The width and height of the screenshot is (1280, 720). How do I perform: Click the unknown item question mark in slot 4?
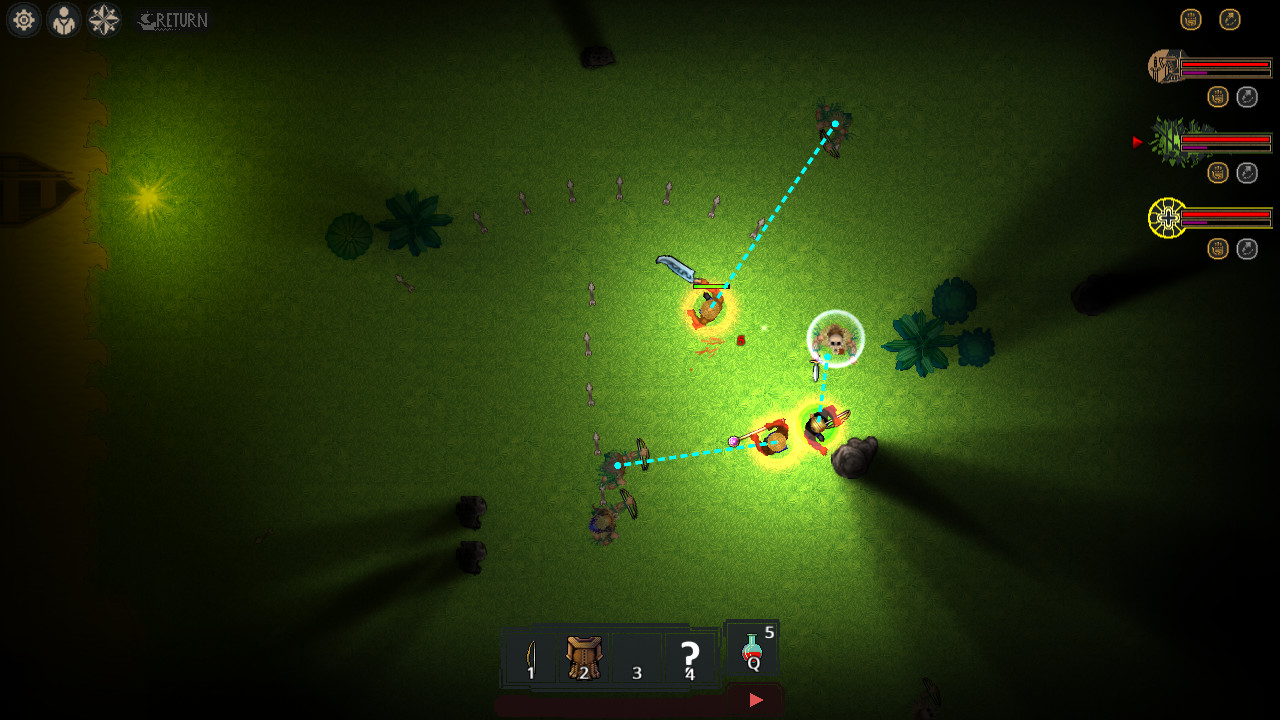tap(688, 655)
